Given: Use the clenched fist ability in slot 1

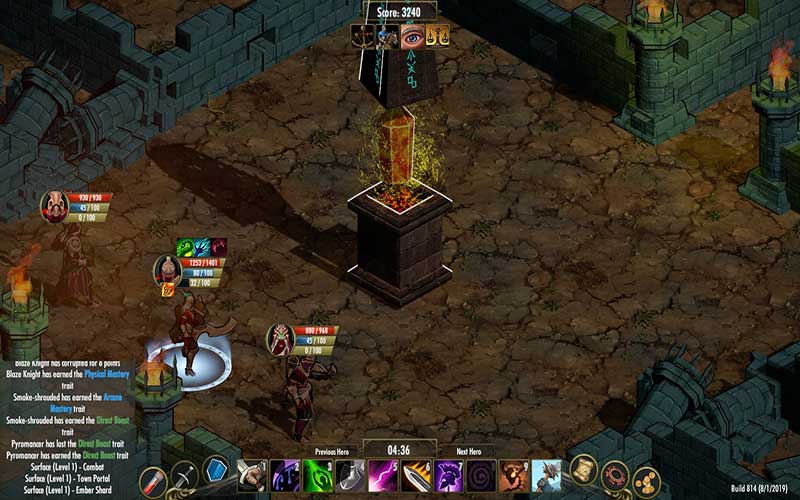Looking at the screenshot, I should click(253, 475).
